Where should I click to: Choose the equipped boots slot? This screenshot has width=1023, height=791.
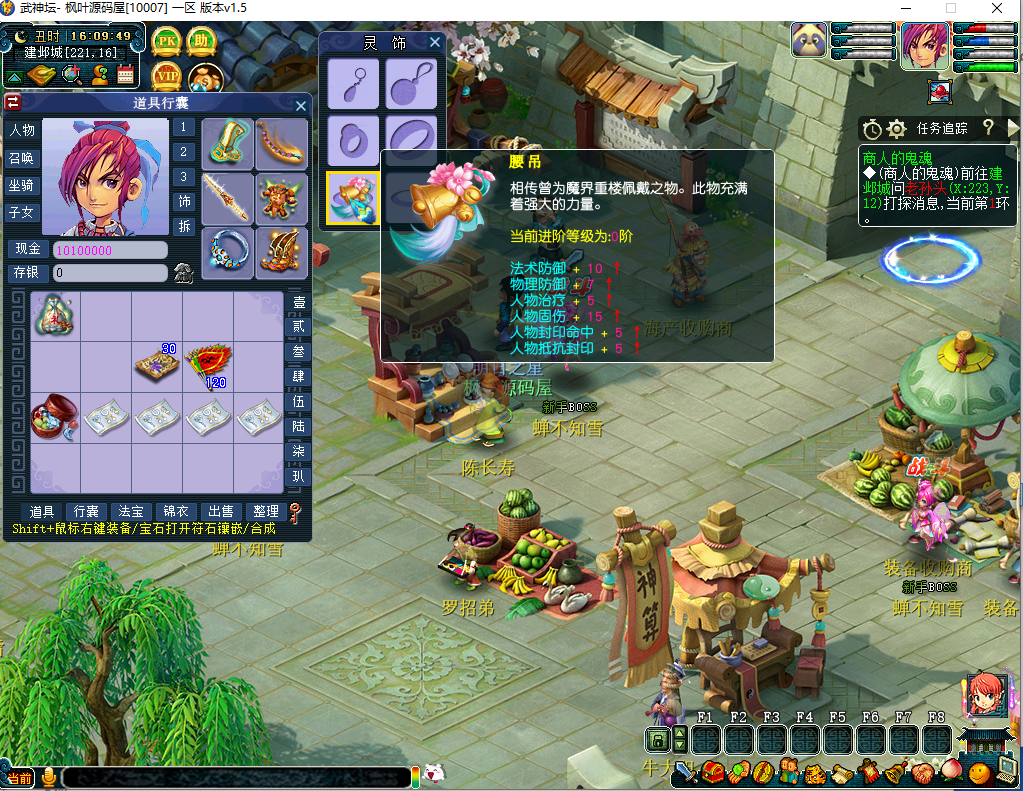coord(282,253)
